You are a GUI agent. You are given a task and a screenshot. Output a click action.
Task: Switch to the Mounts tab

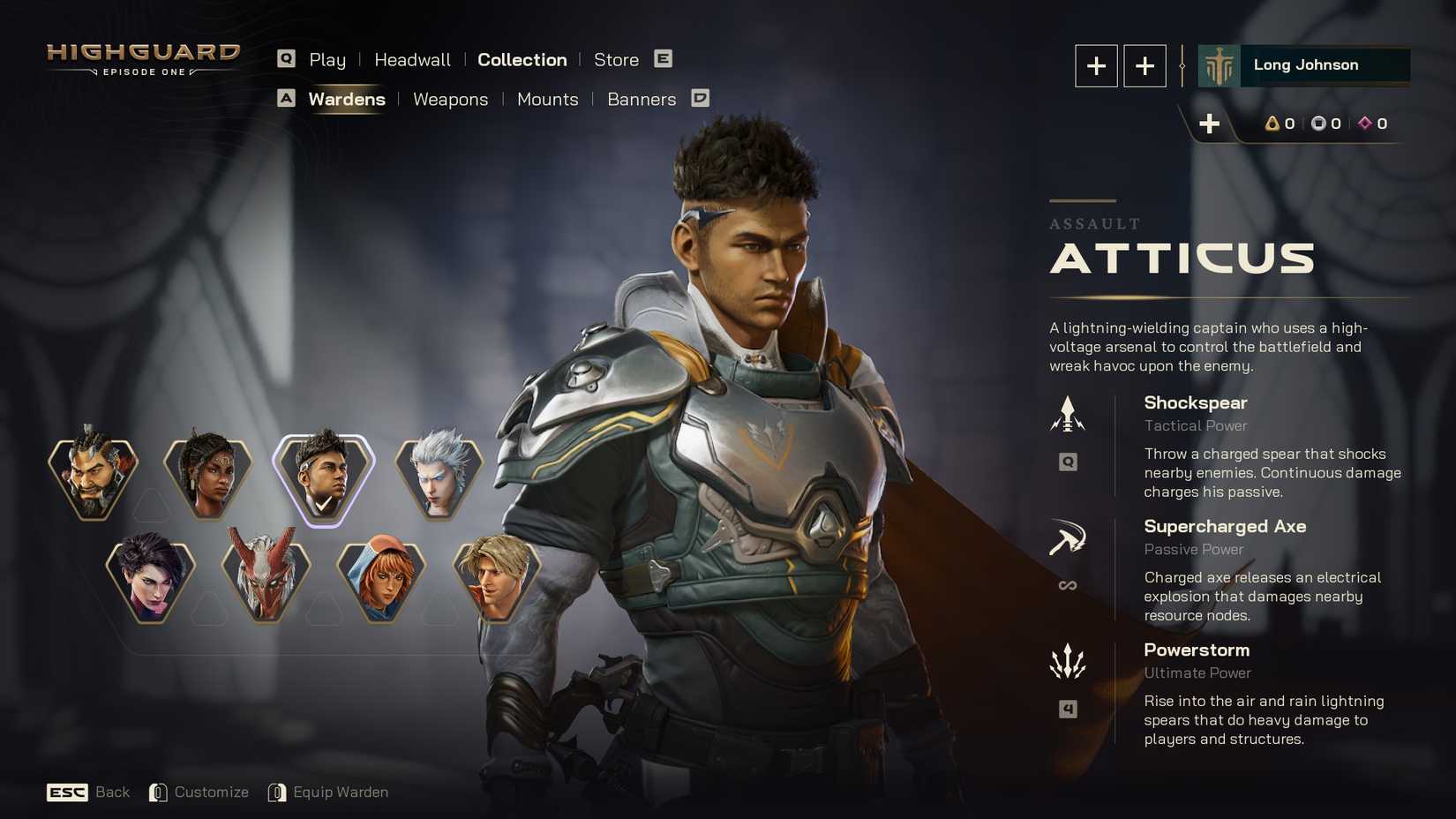[547, 100]
